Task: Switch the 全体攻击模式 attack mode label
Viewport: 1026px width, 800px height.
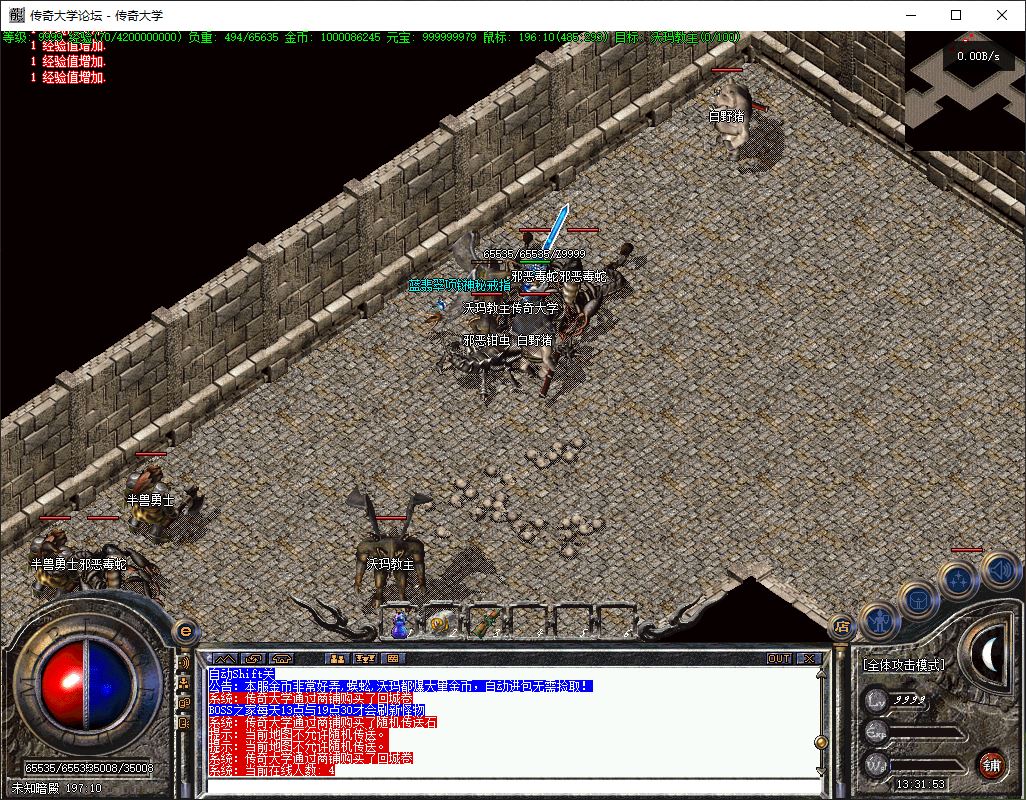Action: pyautogui.click(x=904, y=664)
